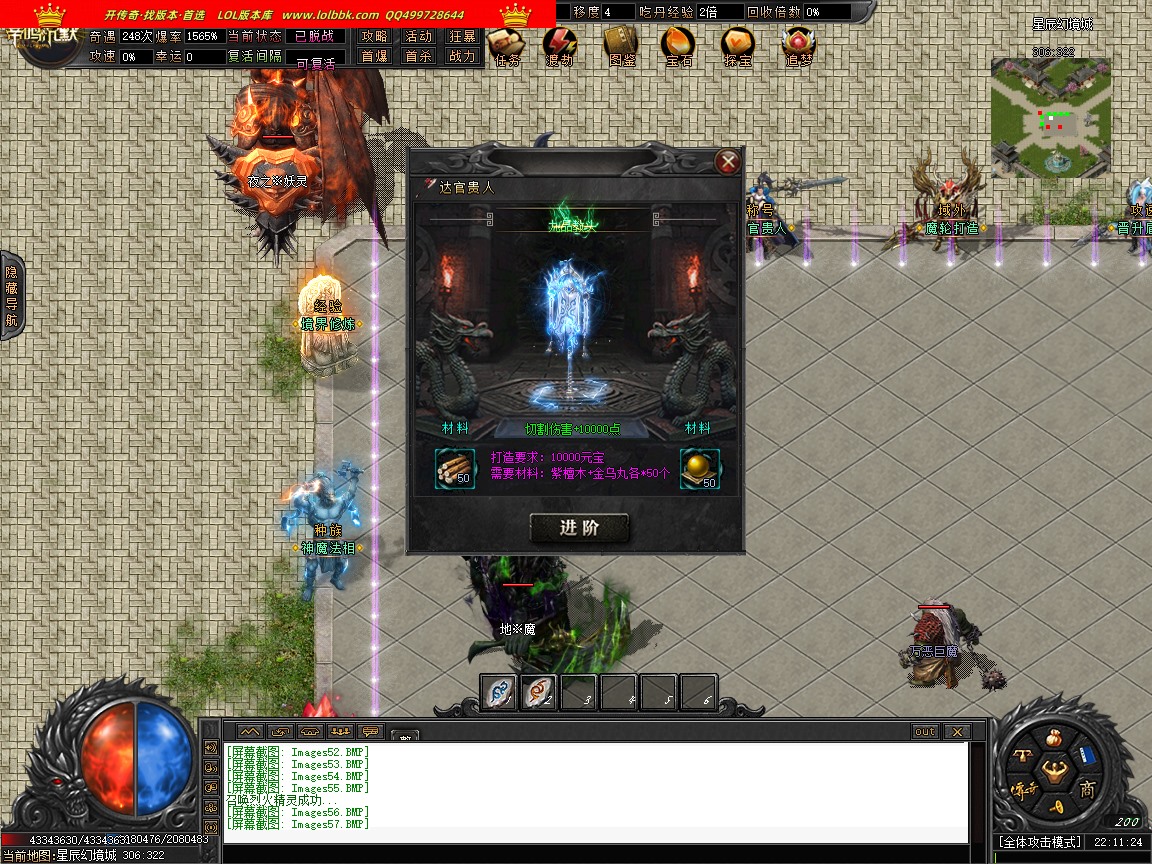
Task: Open the 渡劫 tribulation menu
Action: [560, 45]
